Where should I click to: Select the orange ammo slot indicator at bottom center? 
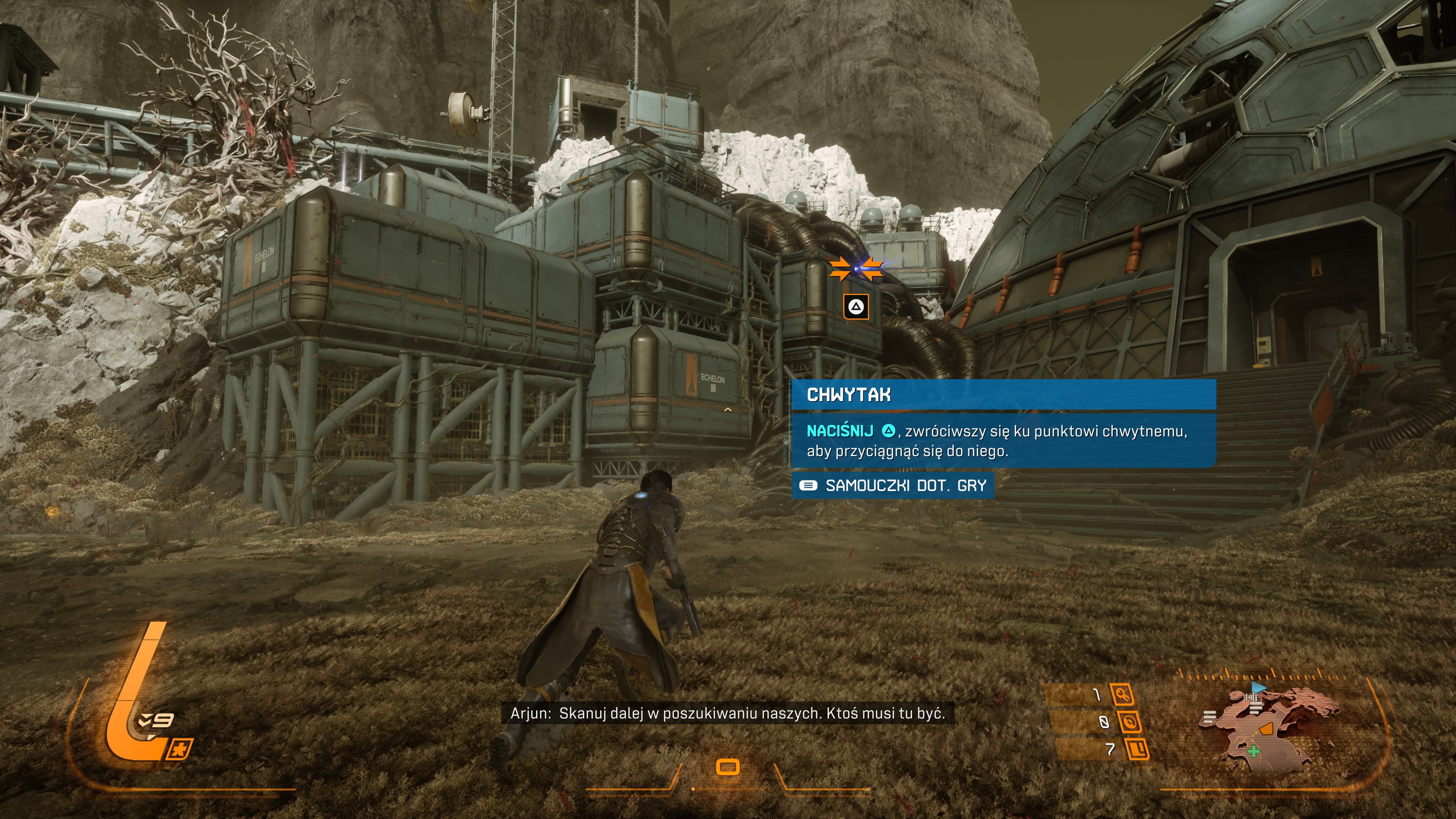pos(728,767)
